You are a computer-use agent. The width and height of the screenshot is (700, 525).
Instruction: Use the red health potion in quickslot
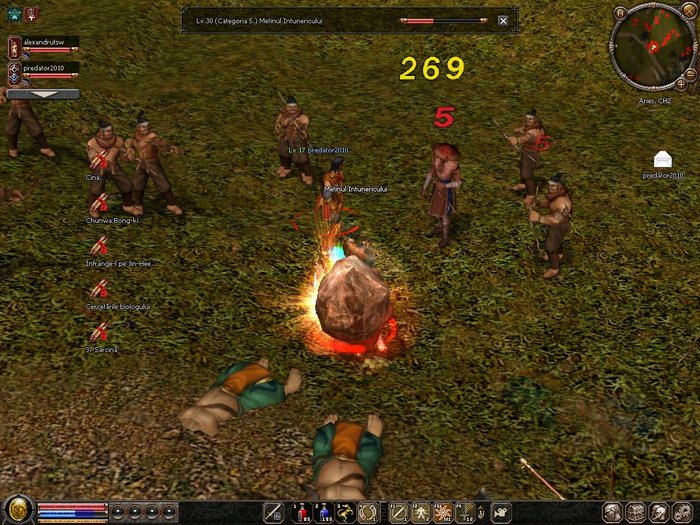301,512
